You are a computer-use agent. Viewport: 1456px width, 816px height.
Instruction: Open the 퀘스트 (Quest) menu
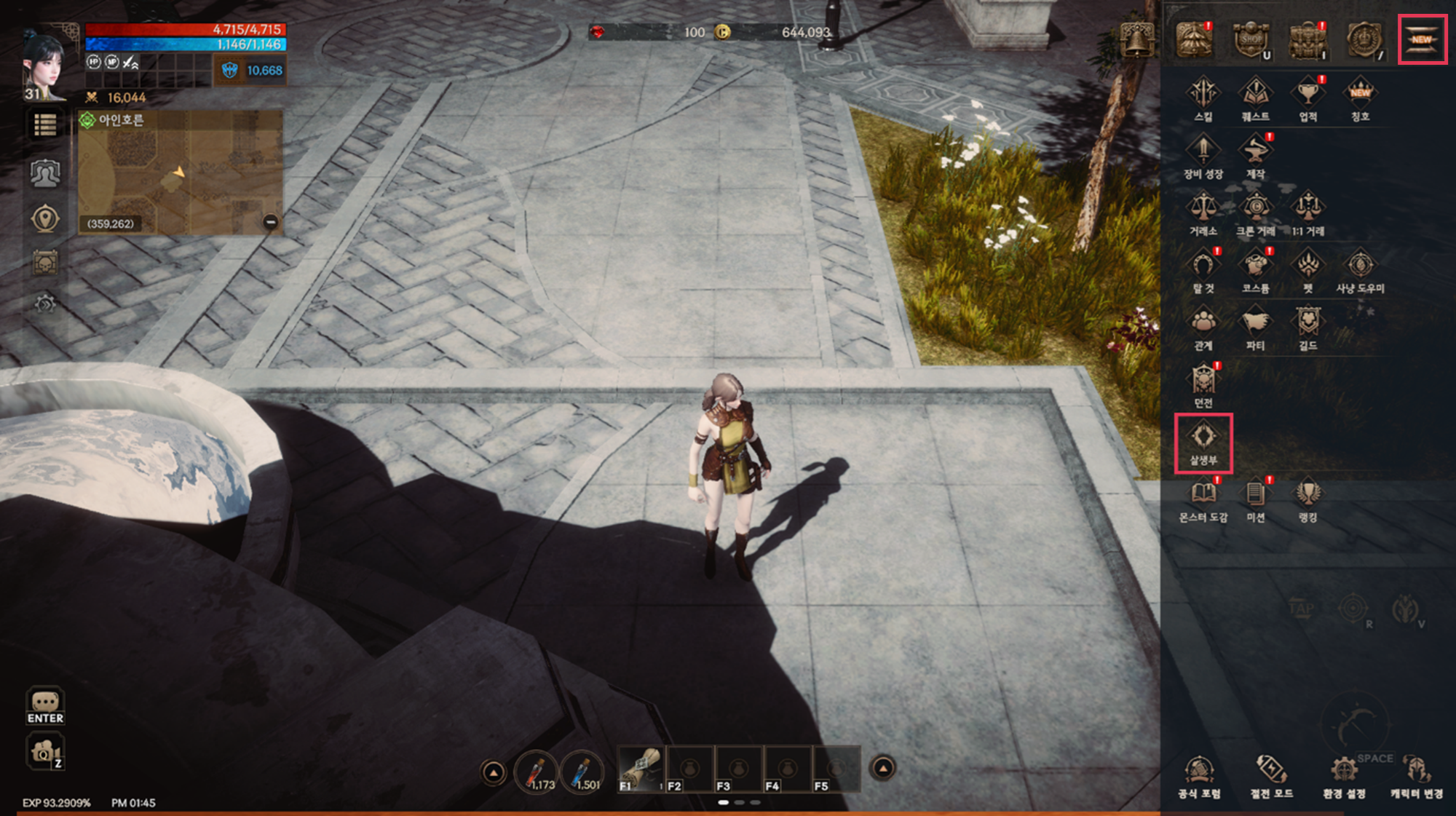(1255, 99)
